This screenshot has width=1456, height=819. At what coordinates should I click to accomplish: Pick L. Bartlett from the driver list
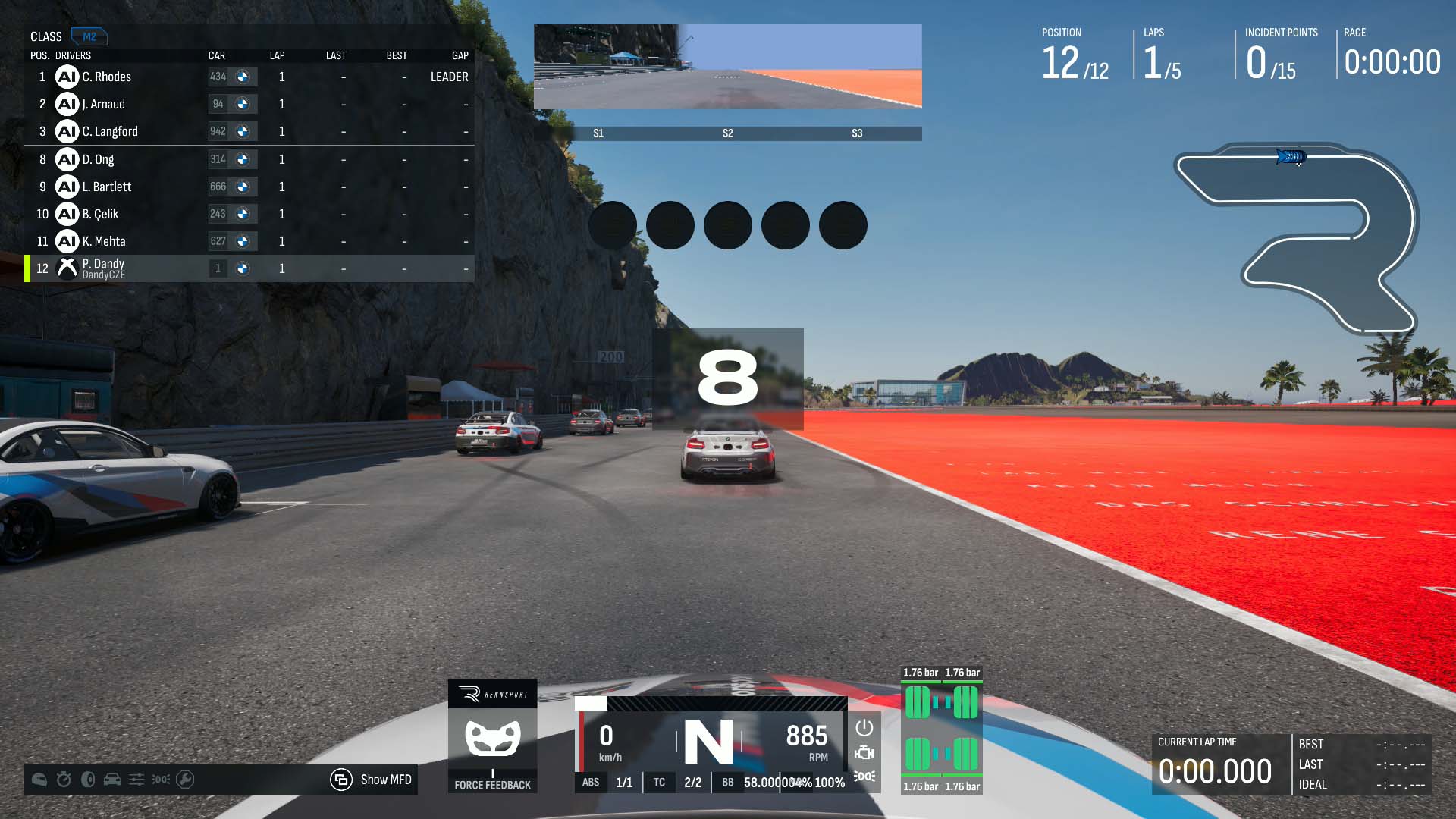coord(250,187)
